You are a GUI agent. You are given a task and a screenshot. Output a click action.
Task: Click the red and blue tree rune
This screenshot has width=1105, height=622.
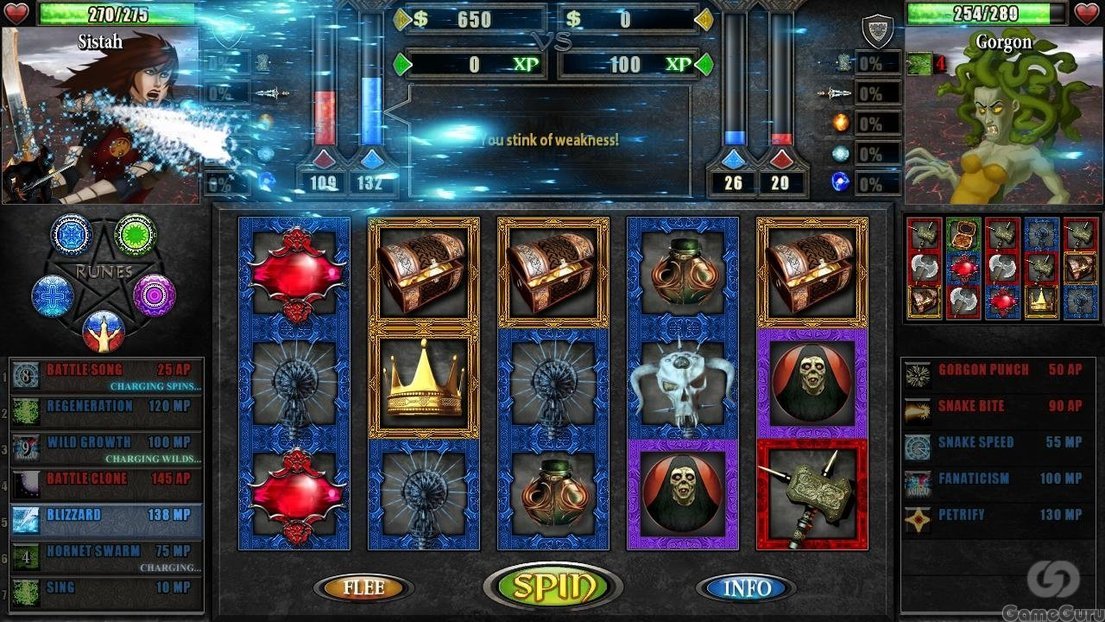click(103, 330)
